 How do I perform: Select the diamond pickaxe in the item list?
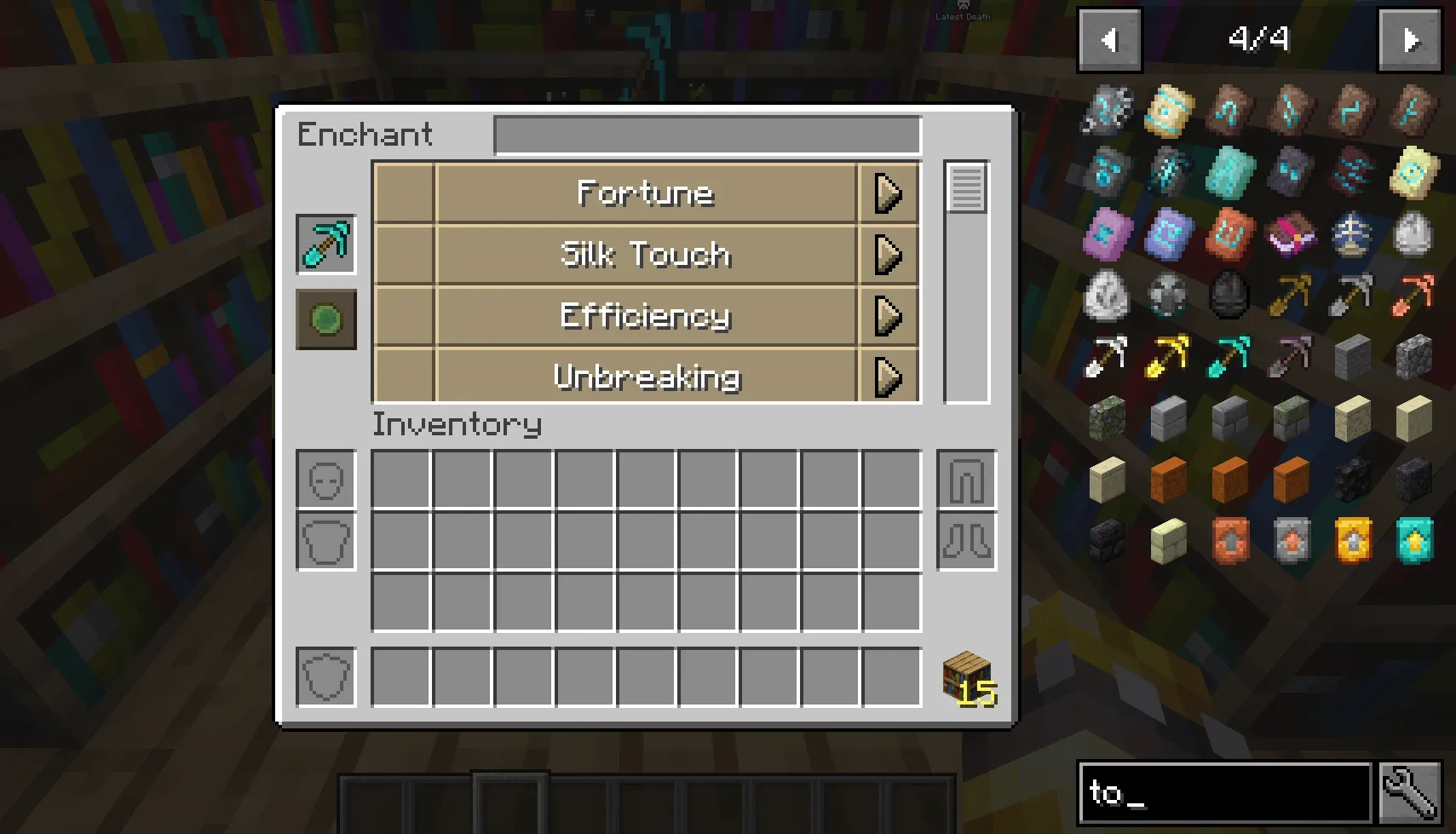pyautogui.click(x=1229, y=356)
